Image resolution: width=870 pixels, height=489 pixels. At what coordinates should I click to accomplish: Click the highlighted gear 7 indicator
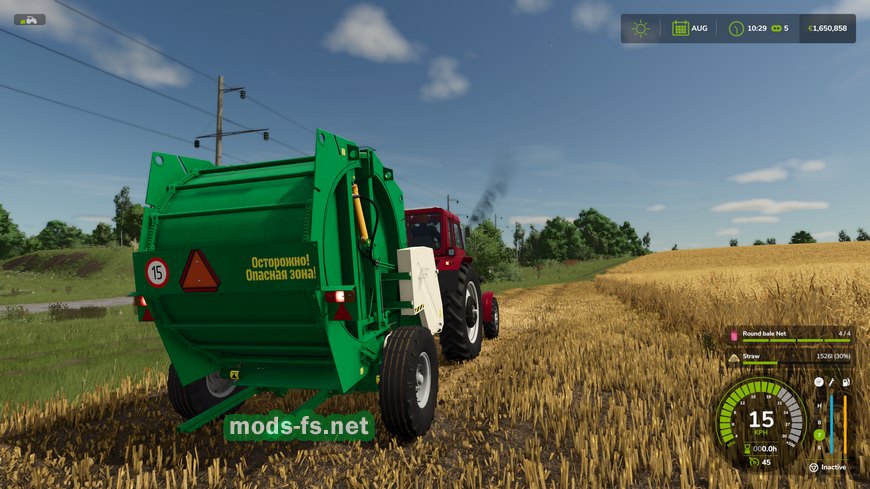tap(819, 434)
